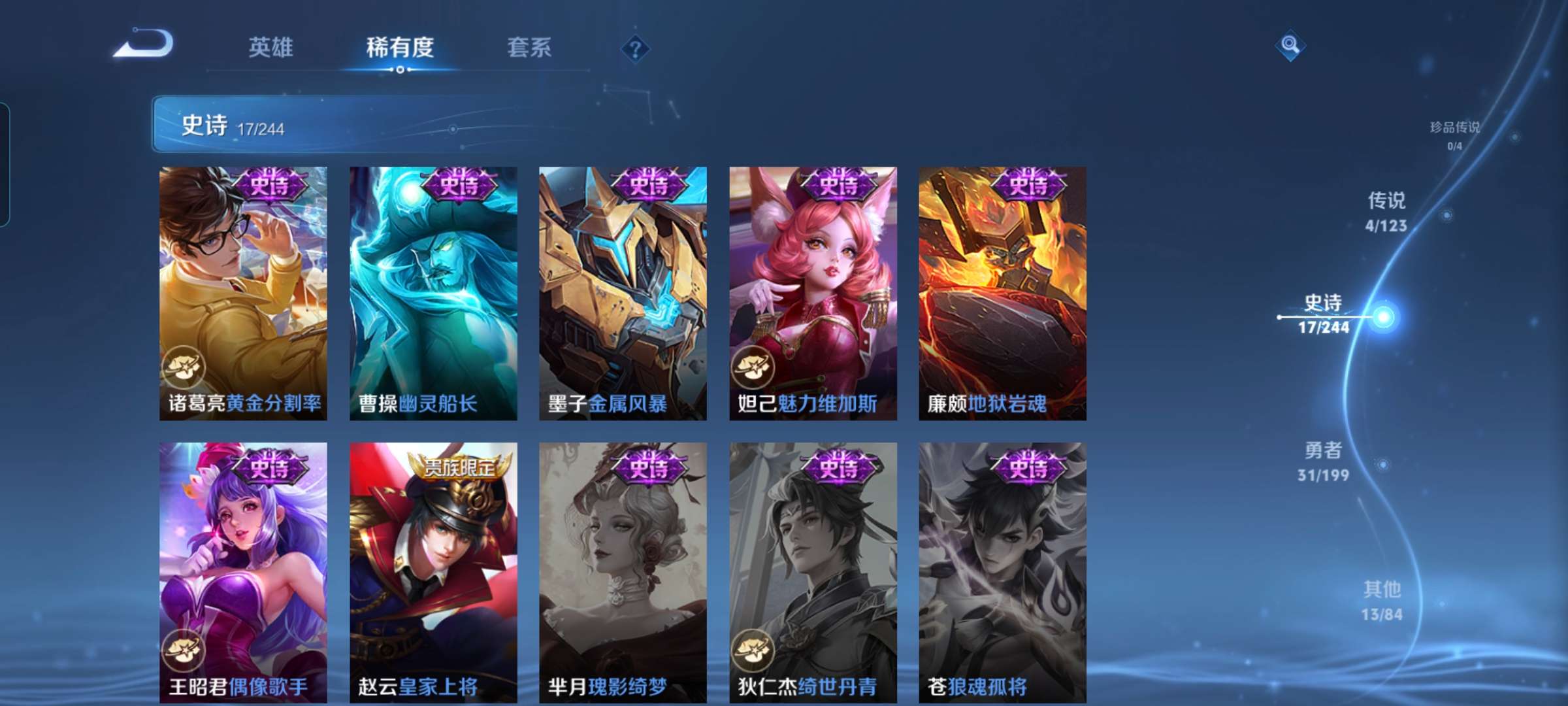1568x706 pixels.
Task: Click the badge icon on 妲己 skin card
Action: 753,367
